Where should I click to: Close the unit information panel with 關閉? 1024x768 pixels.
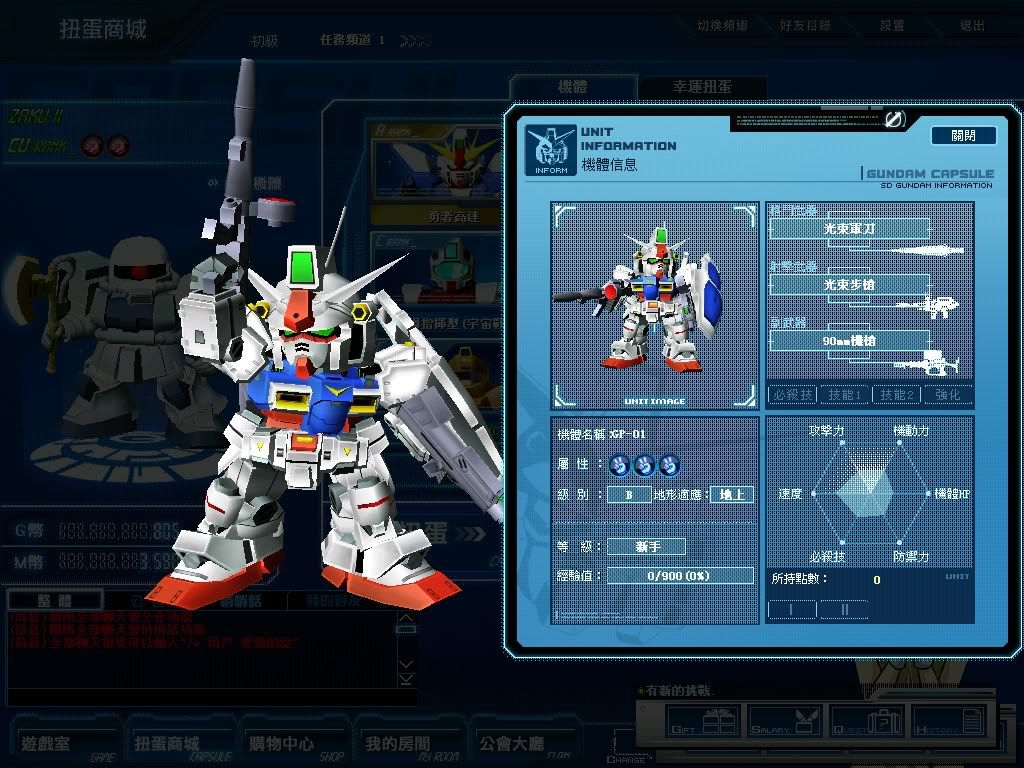(963, 135)
